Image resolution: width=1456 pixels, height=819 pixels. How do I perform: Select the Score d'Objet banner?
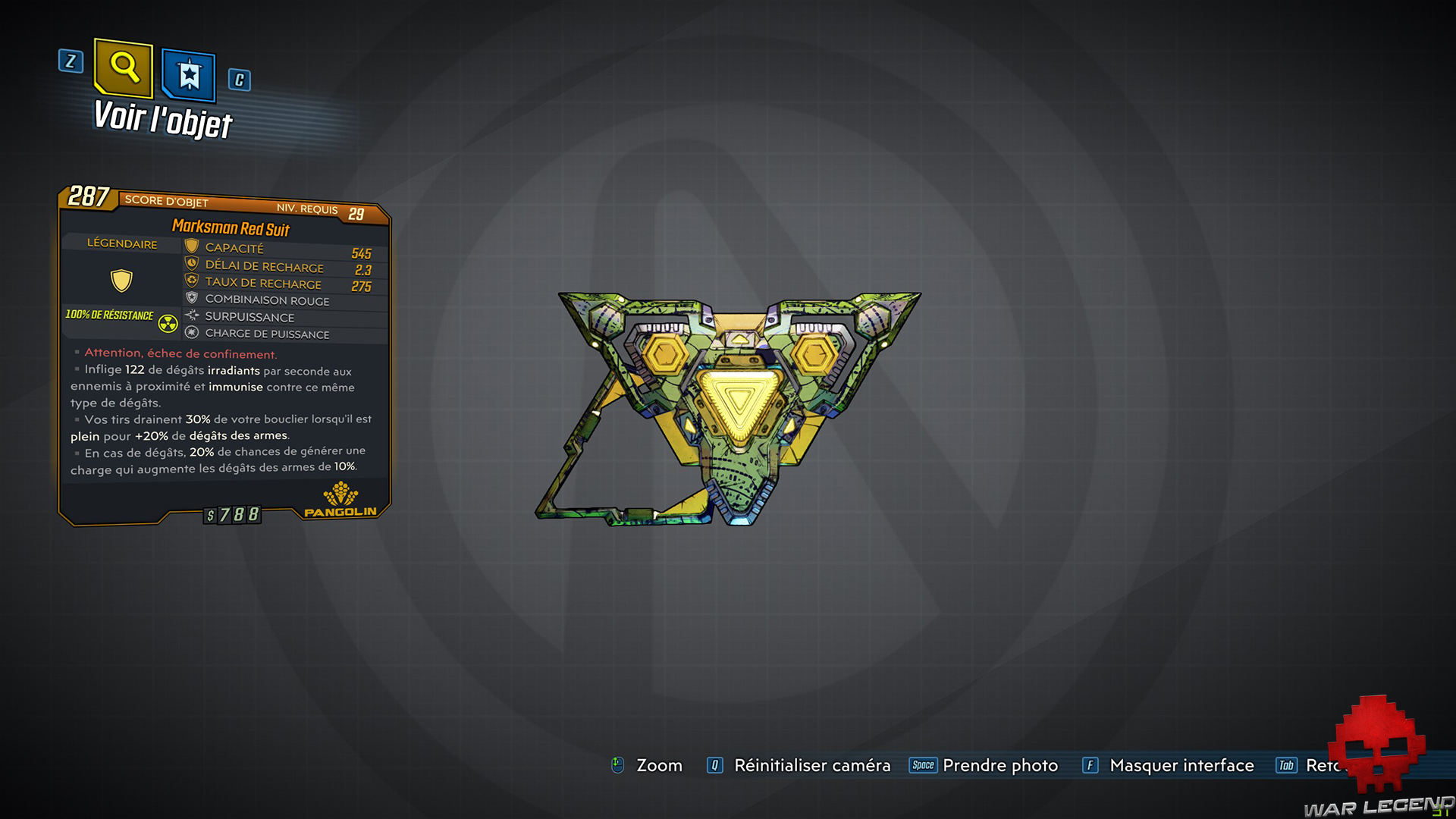tap(167, 202)
